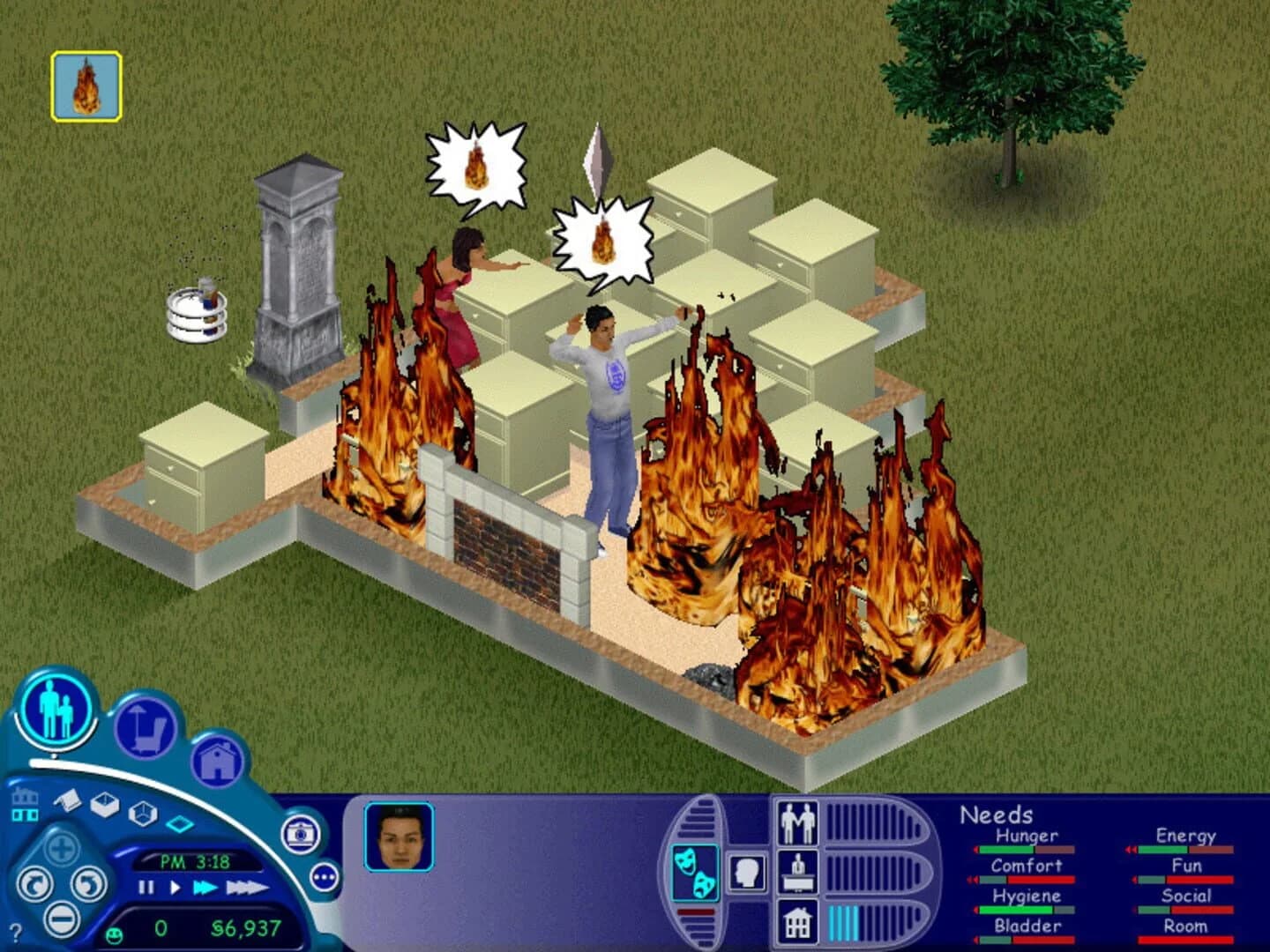Click the help question mark
1270x952 pixels.
point(16,933)
